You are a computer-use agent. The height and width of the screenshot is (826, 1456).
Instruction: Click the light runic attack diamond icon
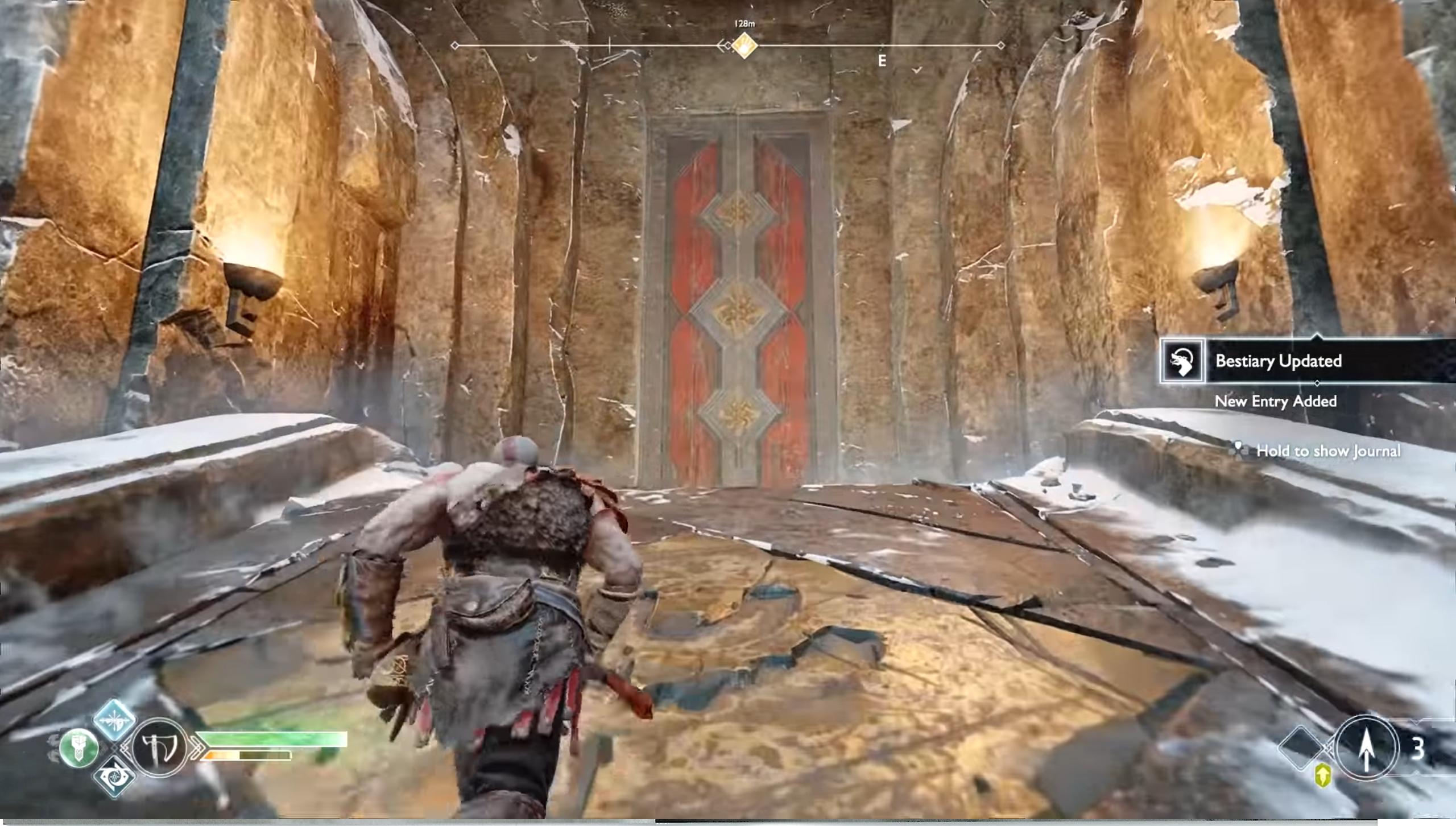tap(114, 721)
